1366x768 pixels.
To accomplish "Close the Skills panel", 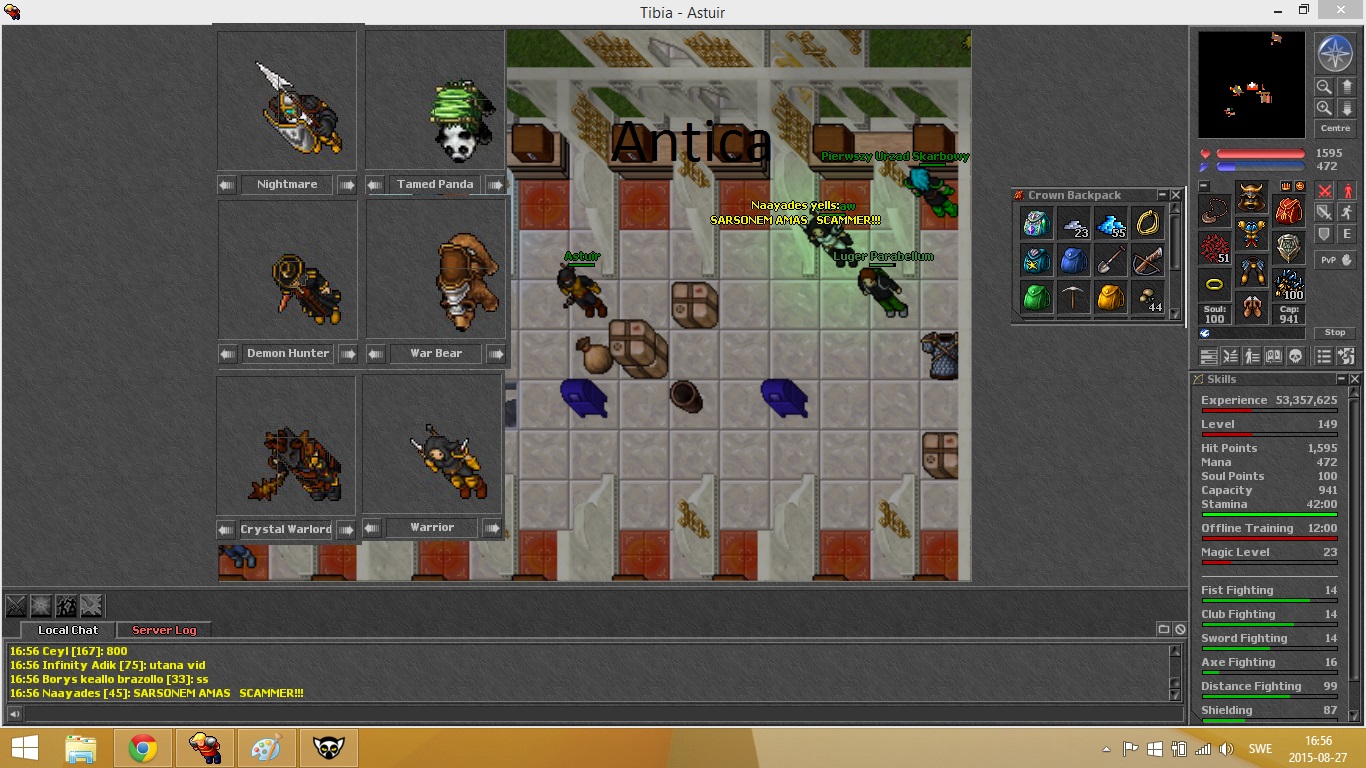I will click(1355, 379).
